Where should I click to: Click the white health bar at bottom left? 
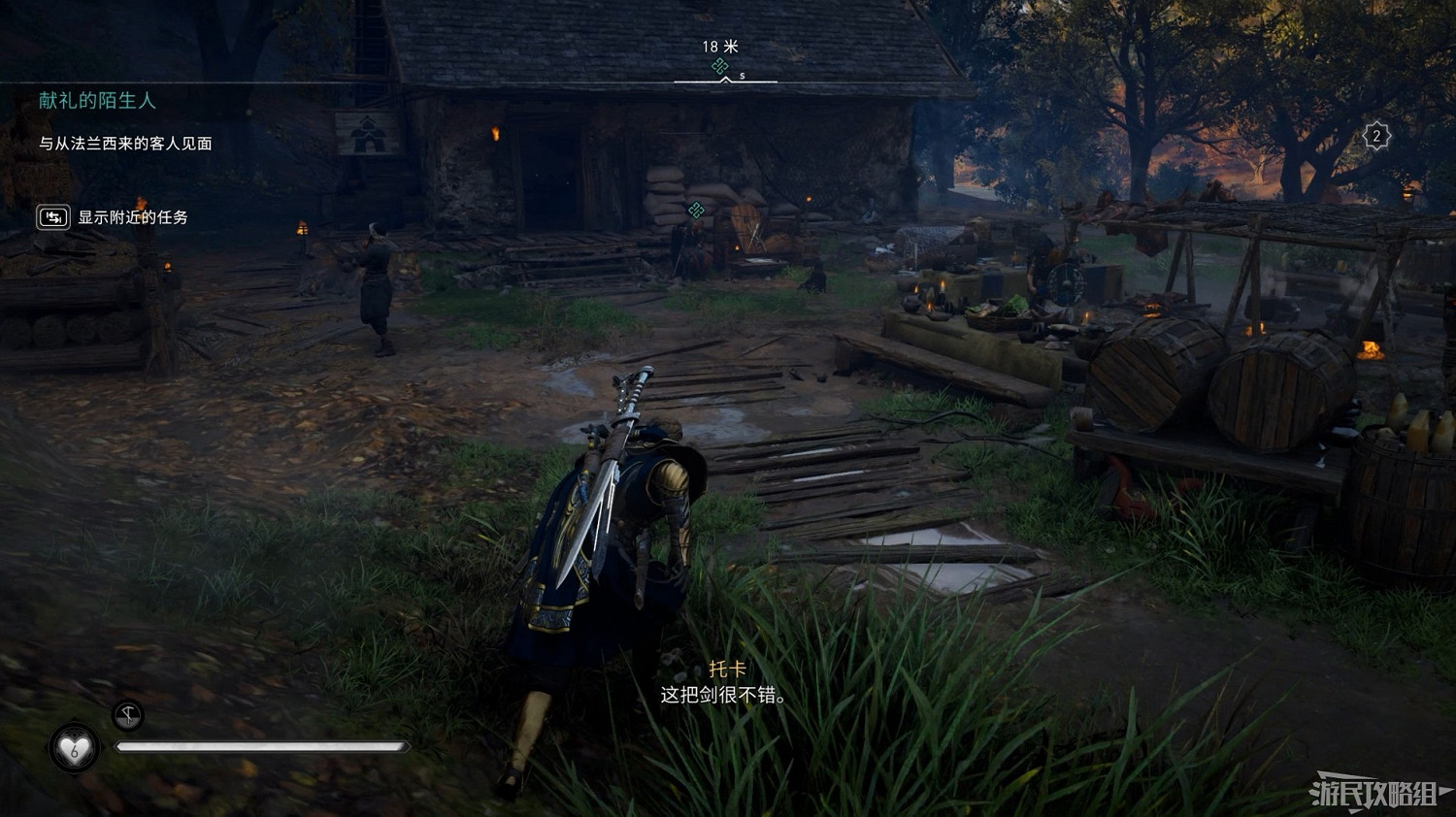pyautogui.click(x=262, y=746)
